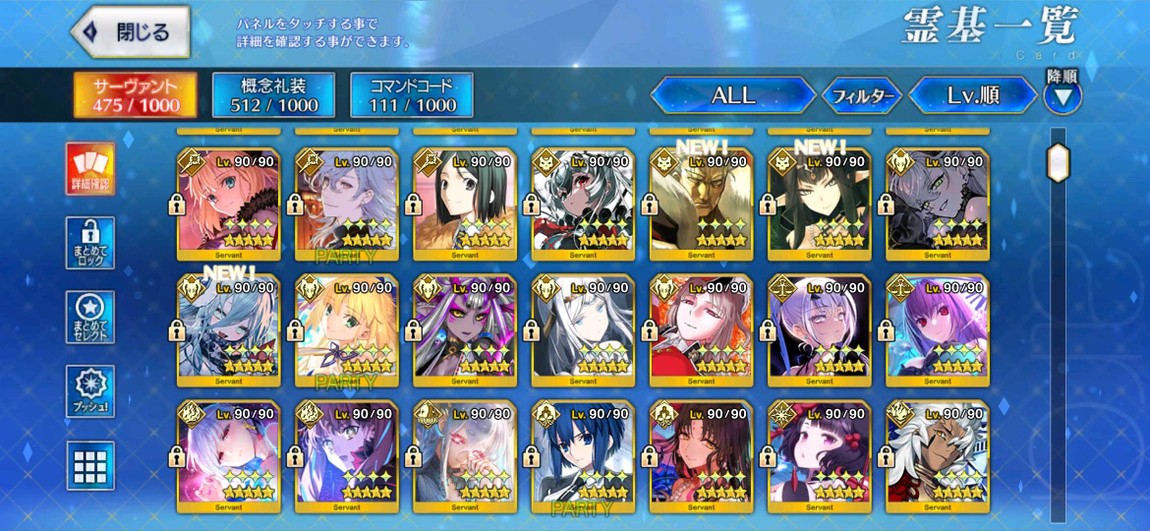Click the scrollbar handle on the right

(x=1058, y=161)
